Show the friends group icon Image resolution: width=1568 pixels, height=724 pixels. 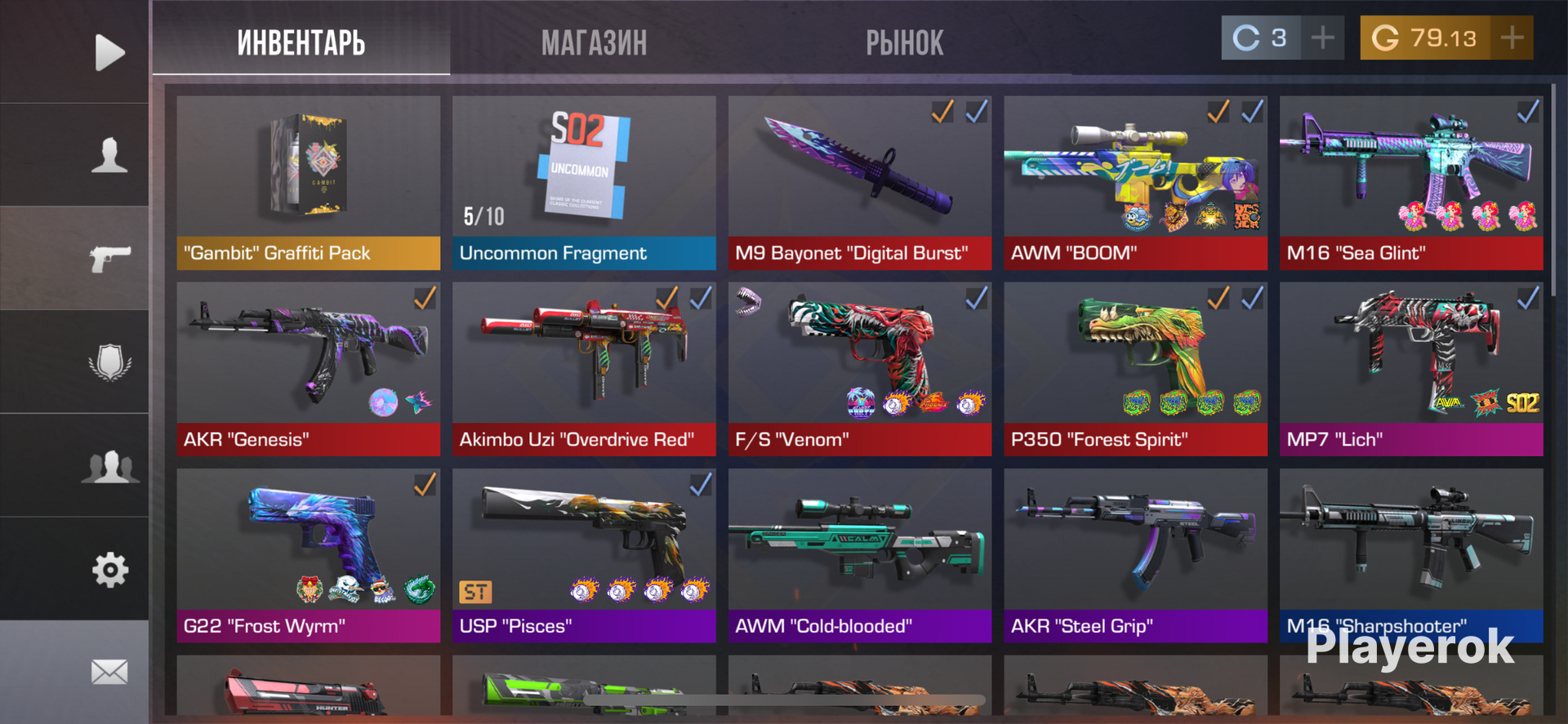[109, 466]
